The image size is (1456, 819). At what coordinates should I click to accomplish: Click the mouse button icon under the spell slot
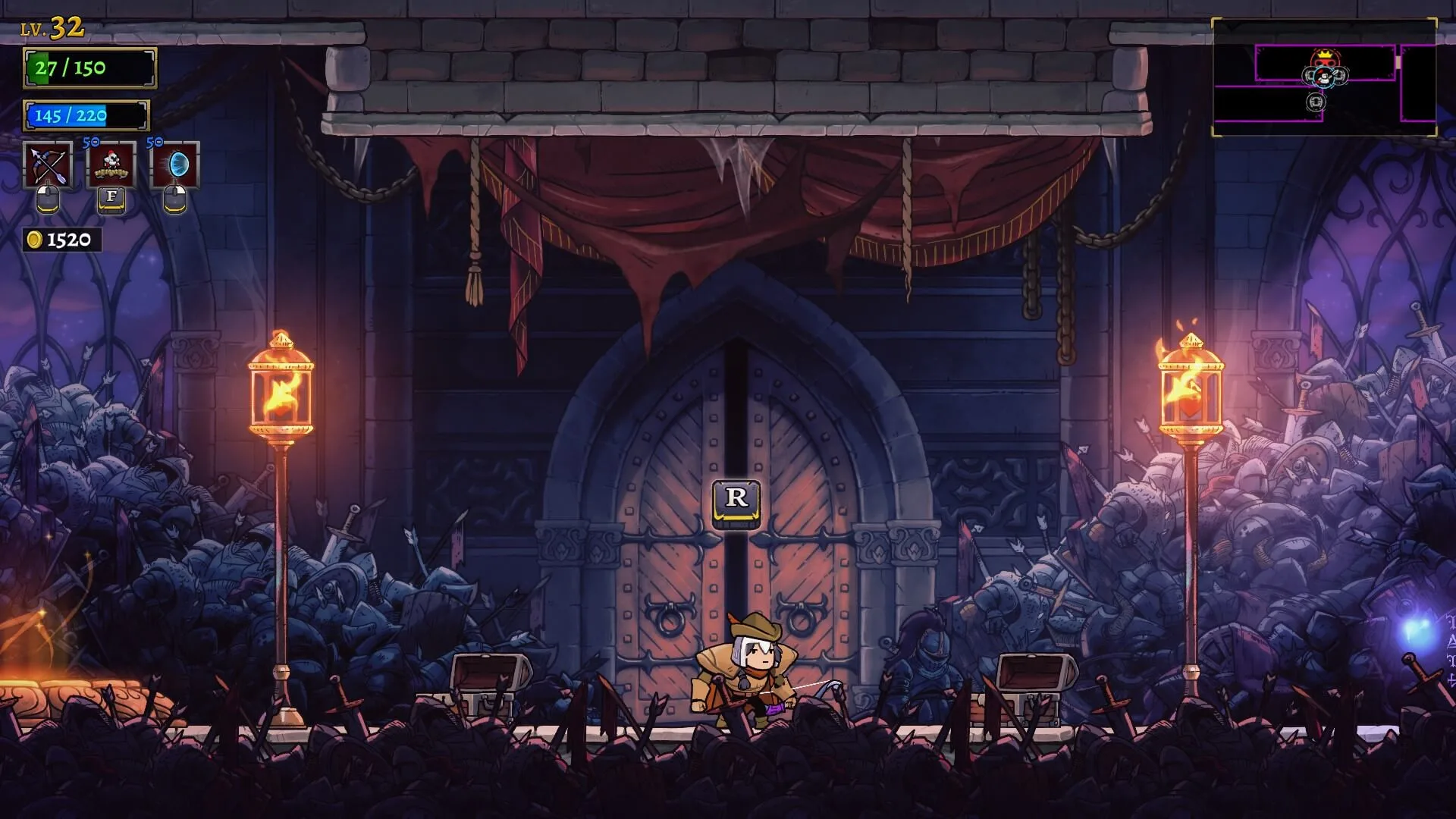pyautogui.click(x=173, y=201)
